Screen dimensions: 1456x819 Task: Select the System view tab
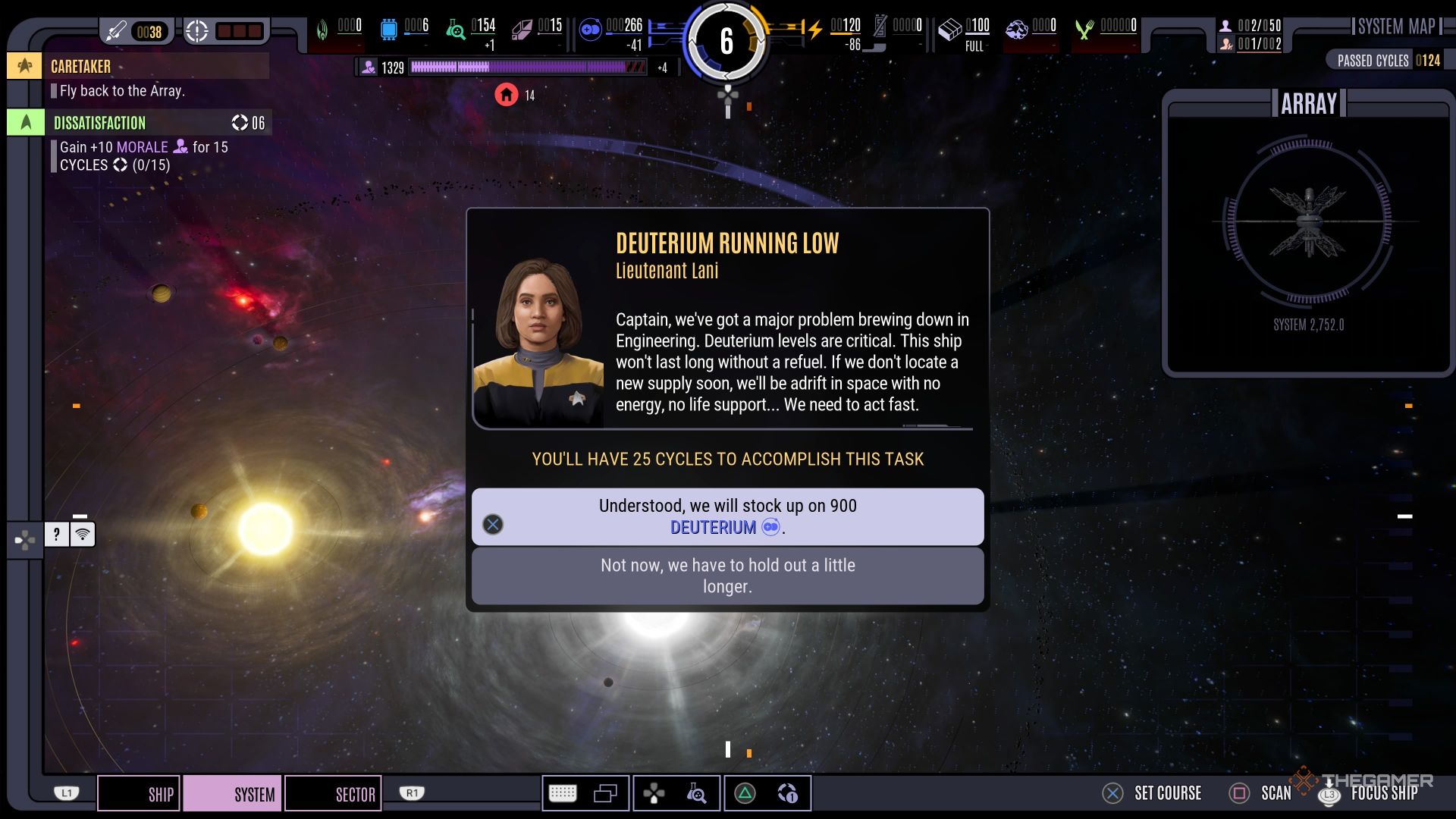[x=233, y=794]
